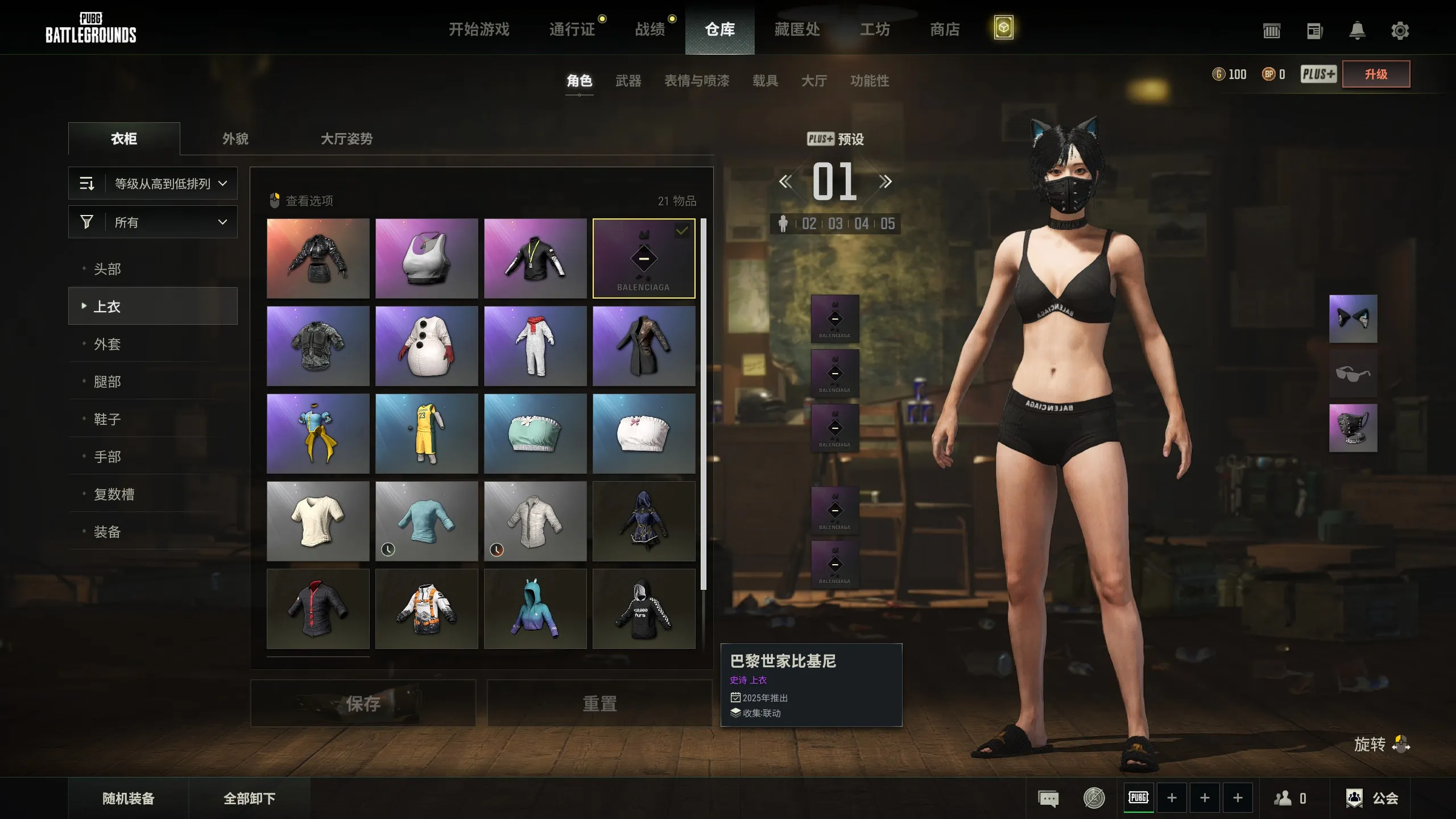Select the black leather jacket item

click(318, 259)
